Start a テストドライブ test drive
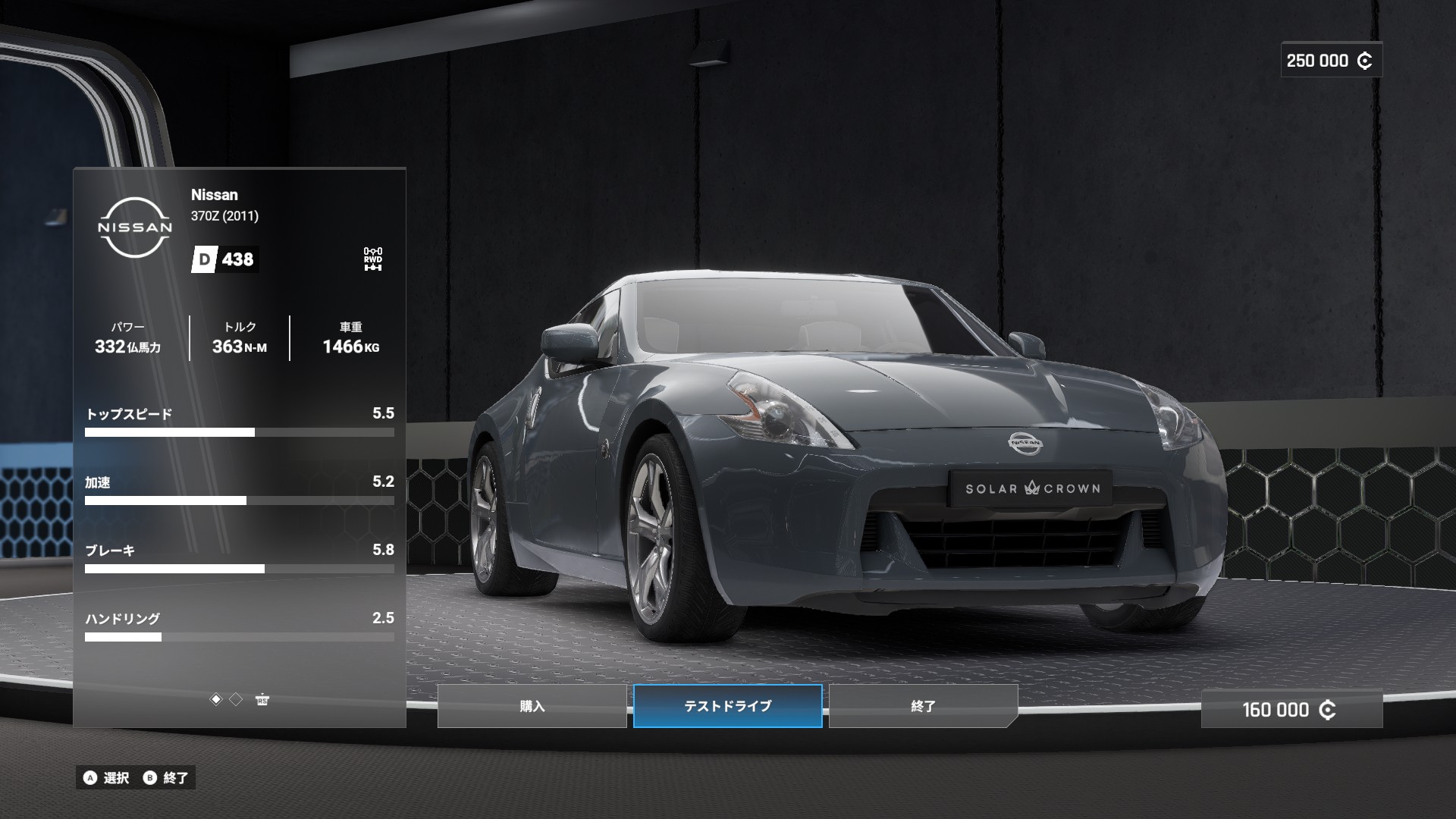This screenshot has height=819, width=1456. point(727,706)
